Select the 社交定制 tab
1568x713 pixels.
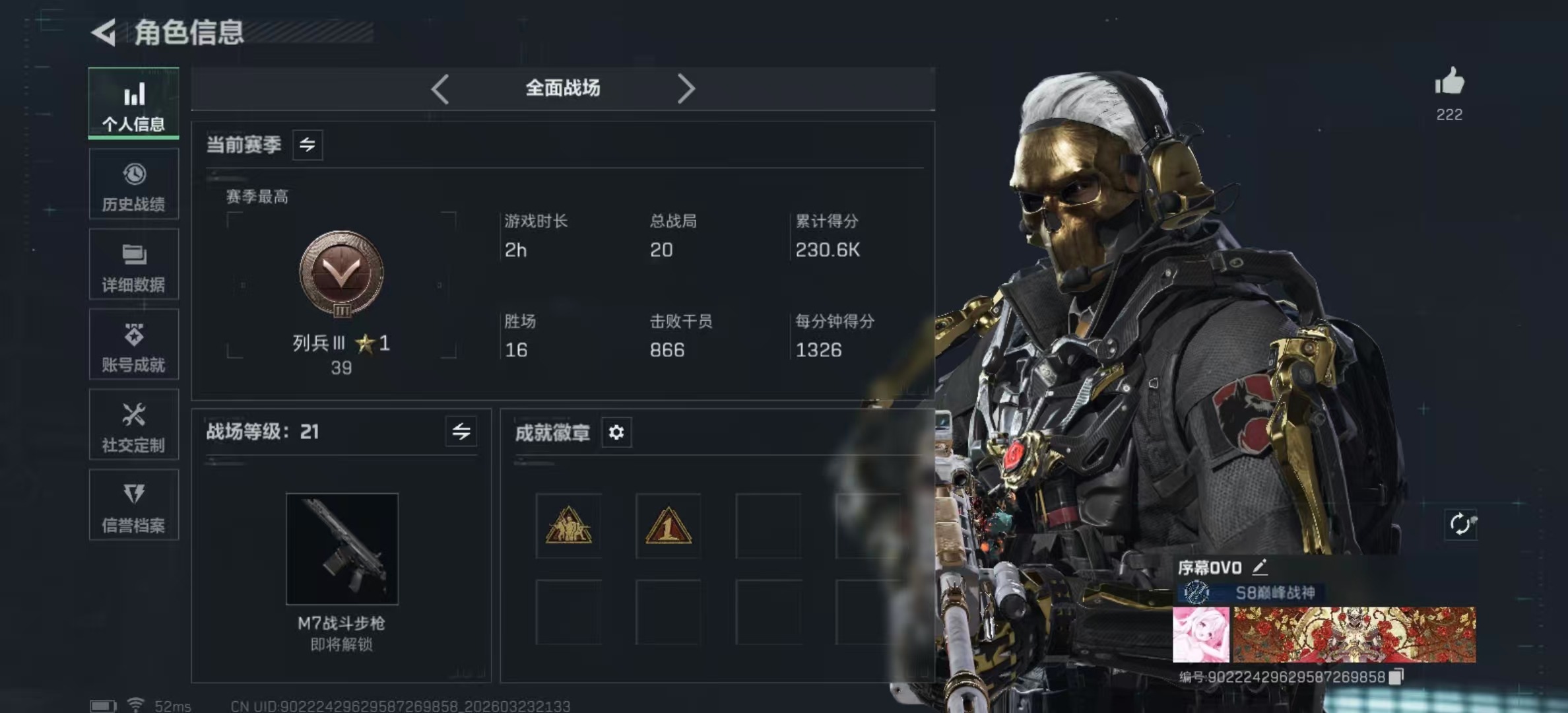coord(134,425)
